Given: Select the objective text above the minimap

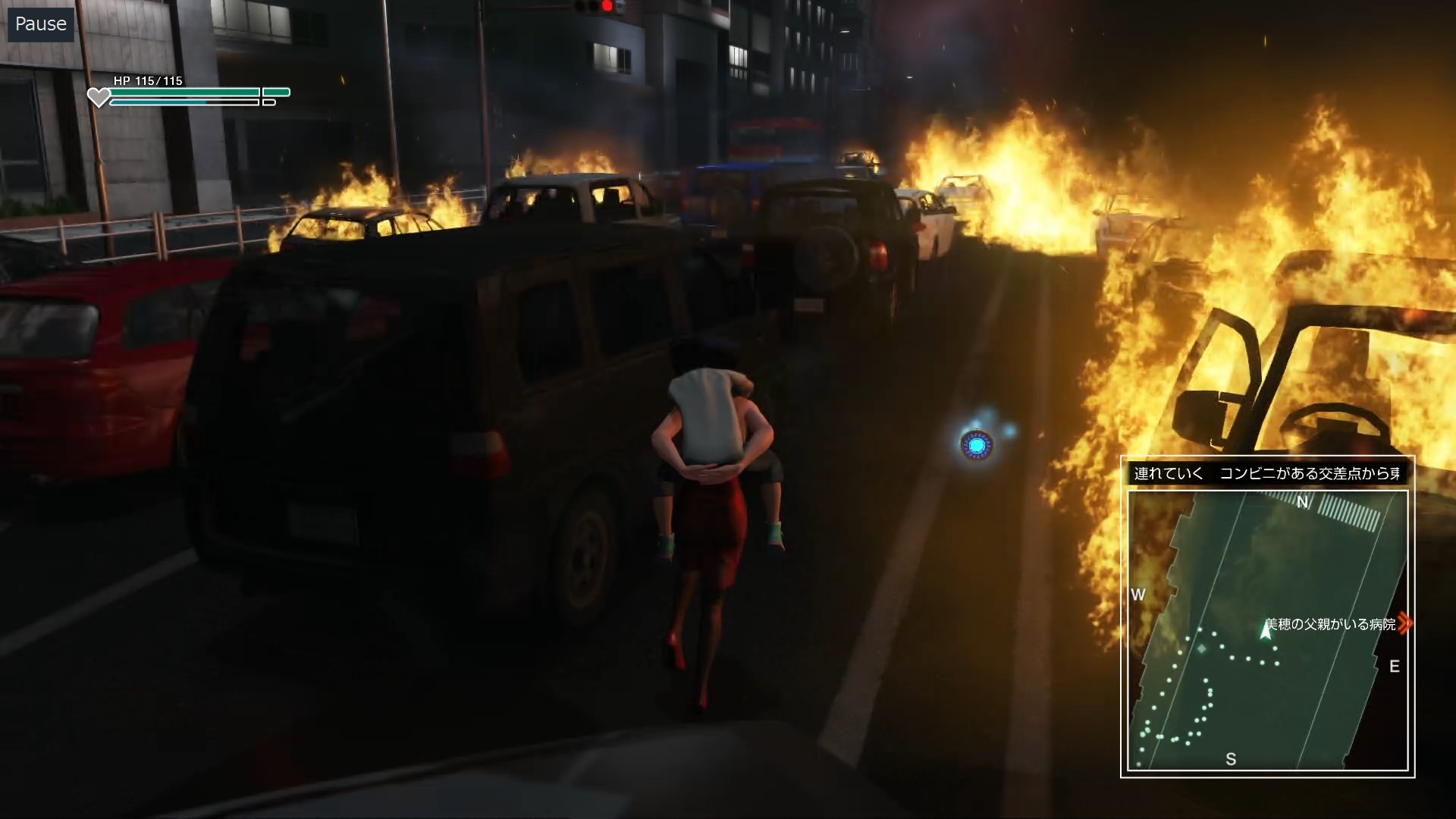Looking at the screenshot, I should pyautogui.click(x=1266, y=474).
